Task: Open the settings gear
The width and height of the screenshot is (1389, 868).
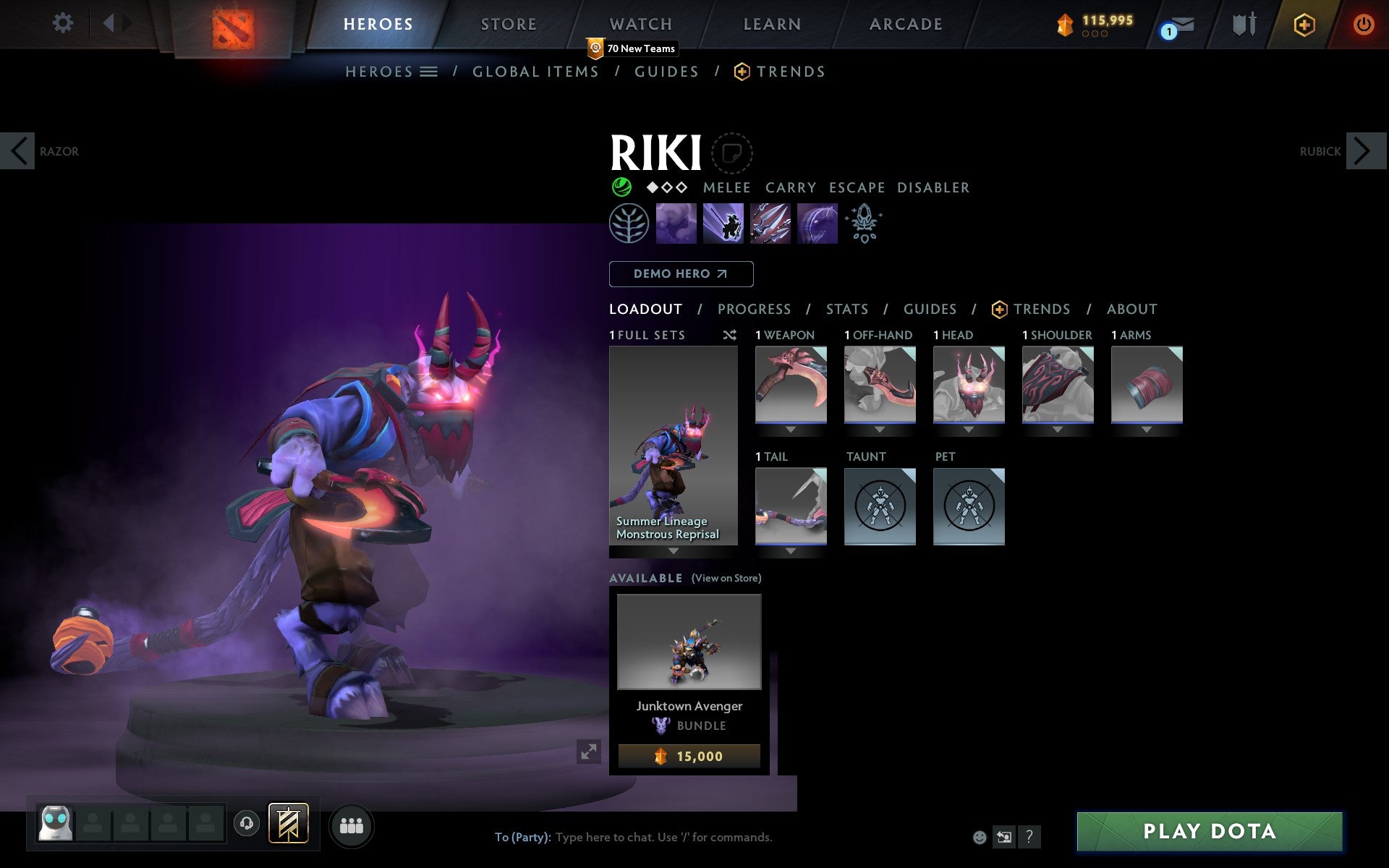Action: click(x=64, y=23)
